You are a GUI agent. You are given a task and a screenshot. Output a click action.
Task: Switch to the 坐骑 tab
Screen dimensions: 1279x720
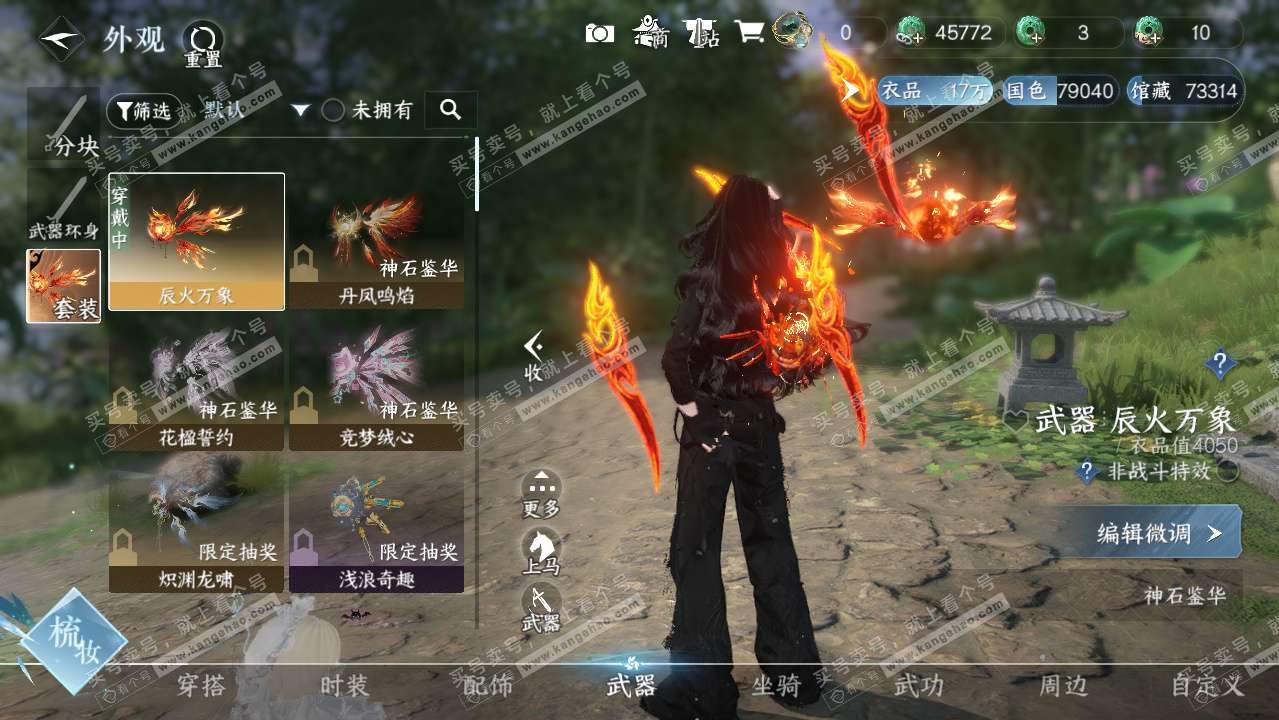[x=776, y=685]
